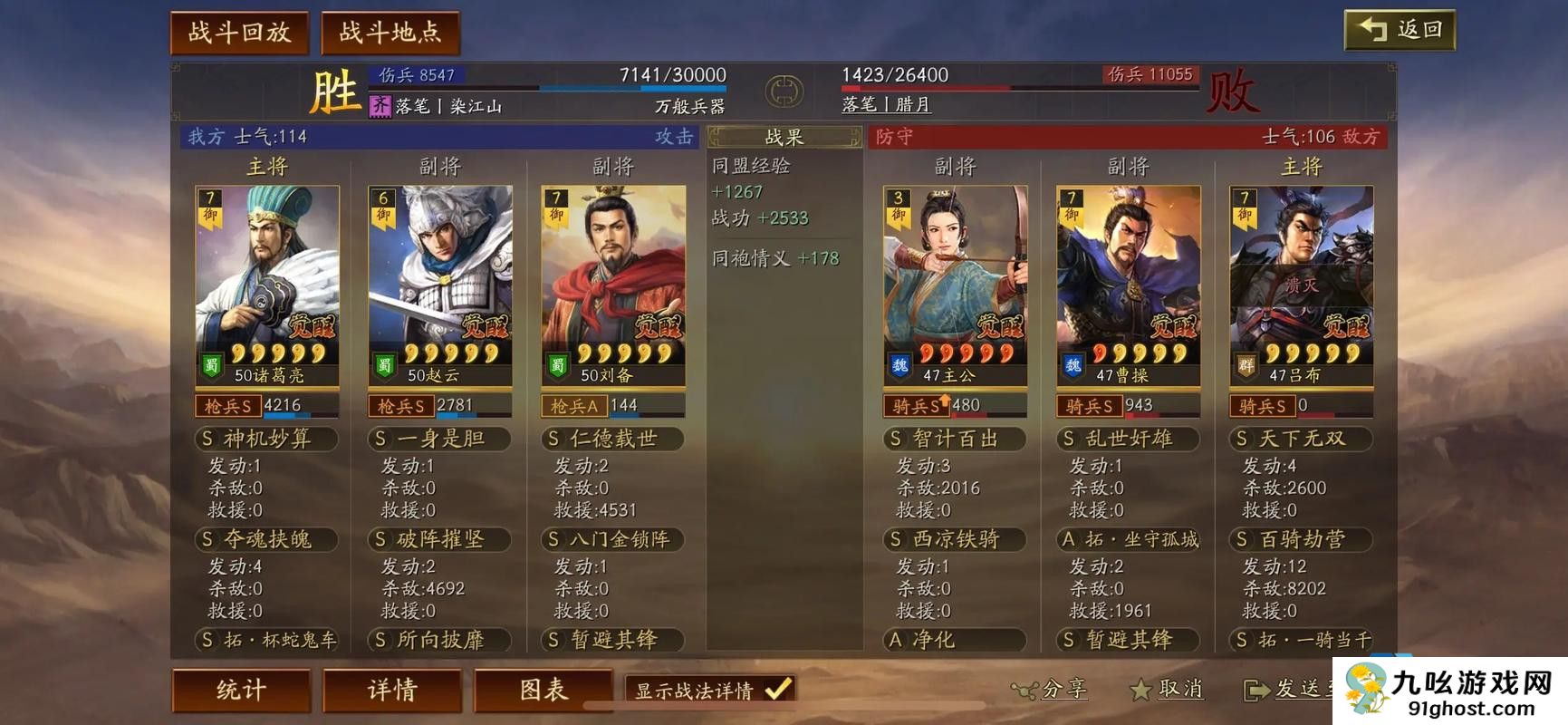Click the 返回 back button
The height and width of the screenshot is (725, 1568).
coord(1400,30)
